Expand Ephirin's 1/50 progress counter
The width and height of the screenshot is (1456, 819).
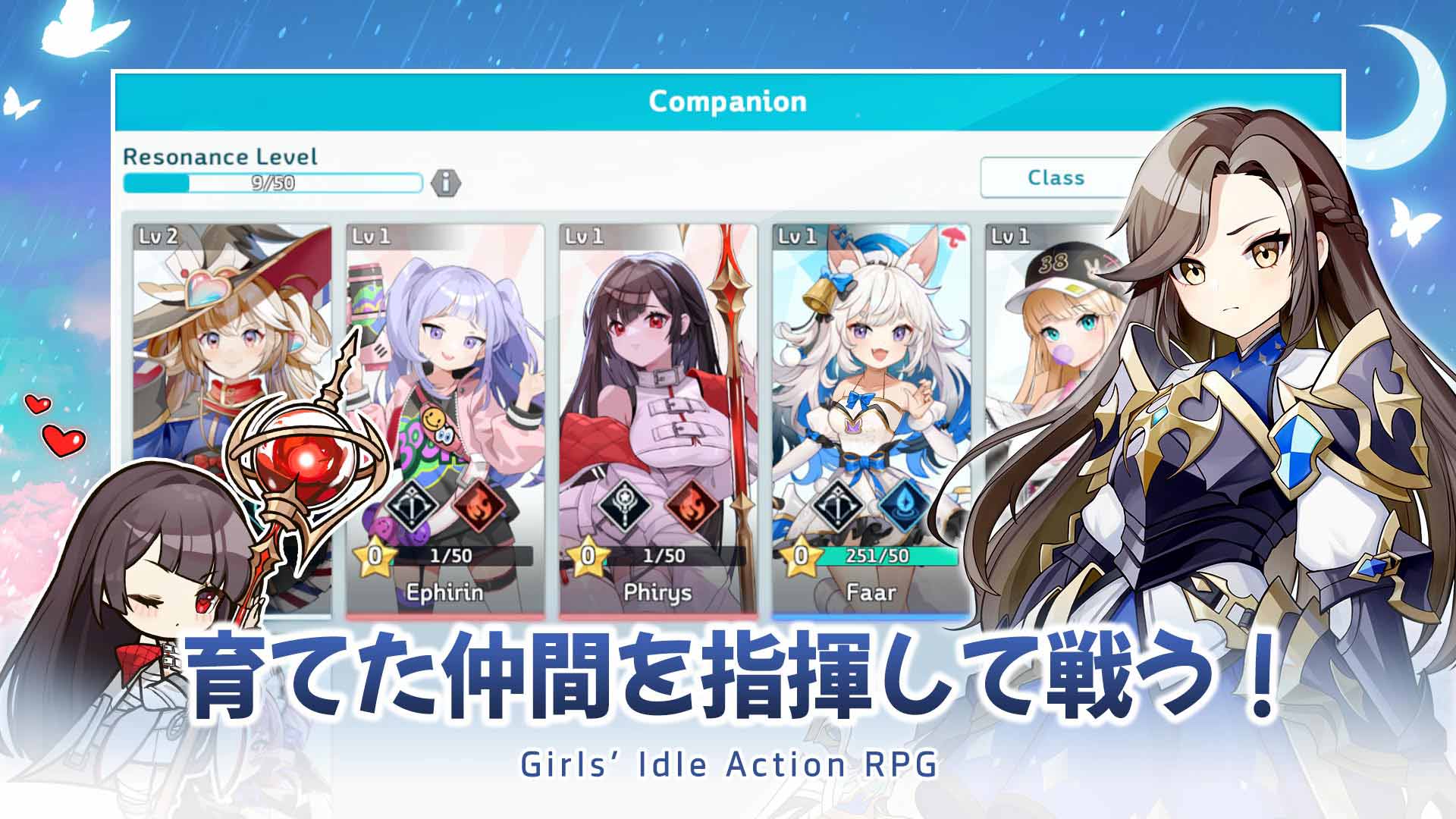(455, 554)
